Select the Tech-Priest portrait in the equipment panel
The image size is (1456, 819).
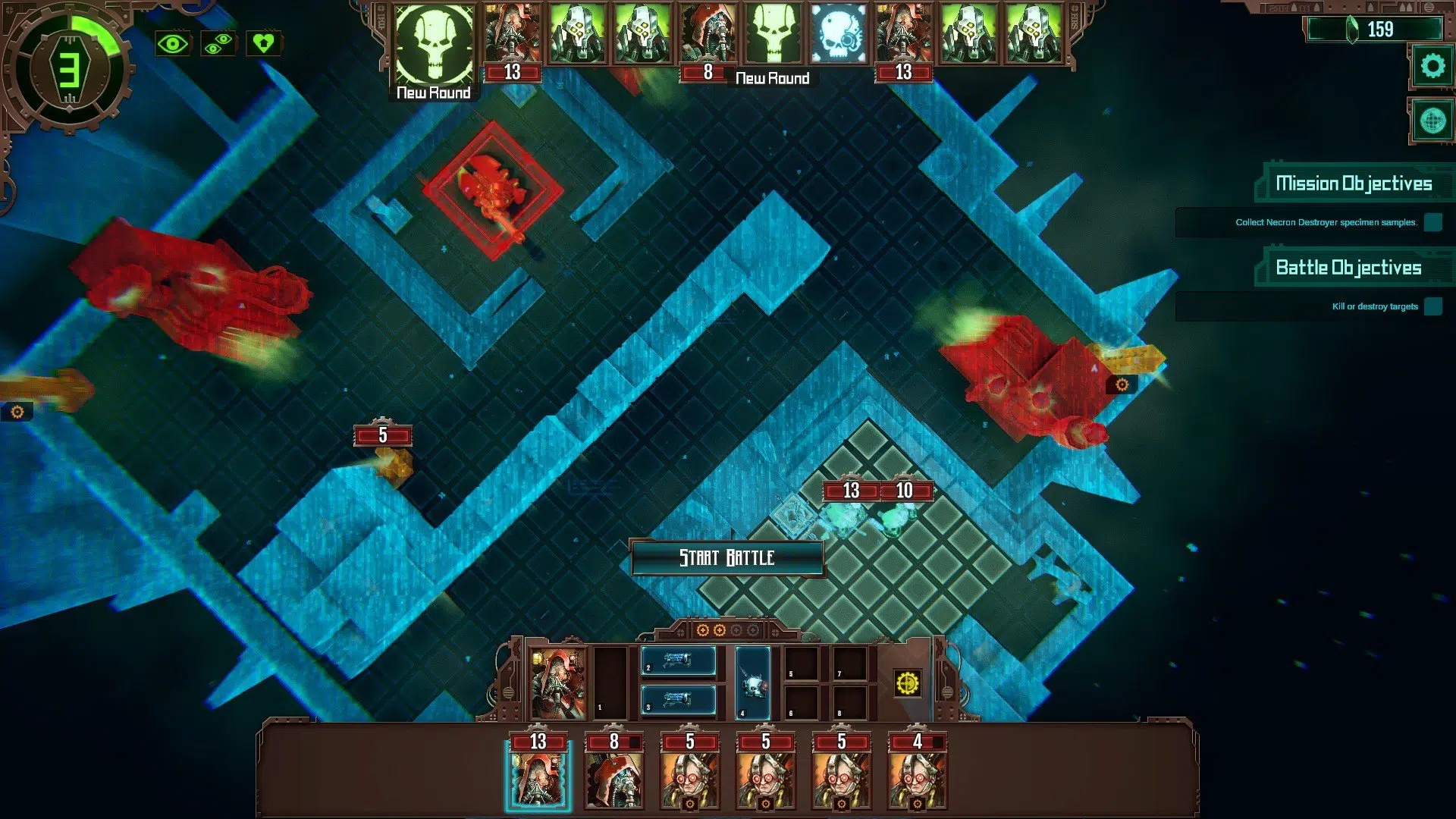559,684
